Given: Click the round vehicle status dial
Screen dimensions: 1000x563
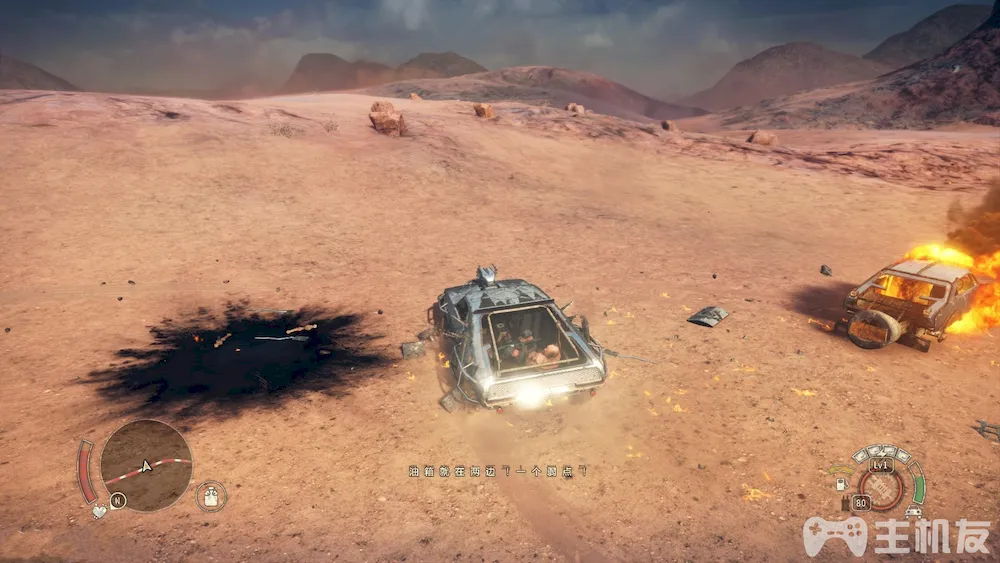Looking at the screenshot, I should click(881, 489).
